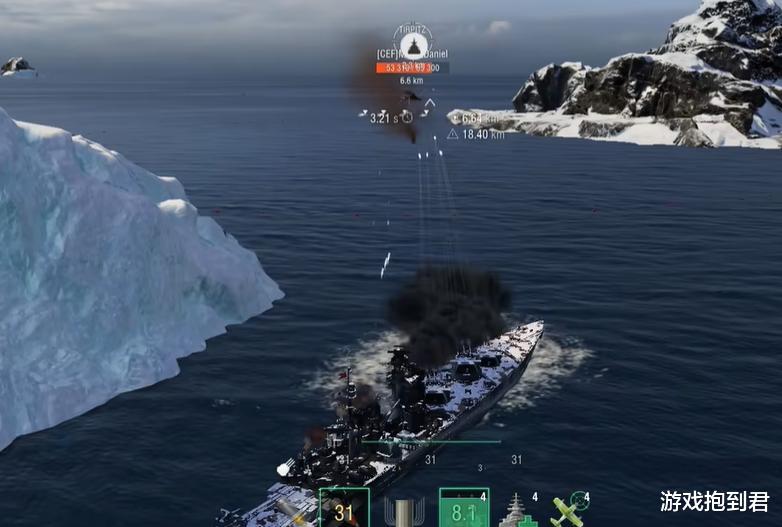Image resolution: width=782 pixels, height=527 pixels.
Task: Launch the green aircraft consumable
Action: tap(569, 511)
